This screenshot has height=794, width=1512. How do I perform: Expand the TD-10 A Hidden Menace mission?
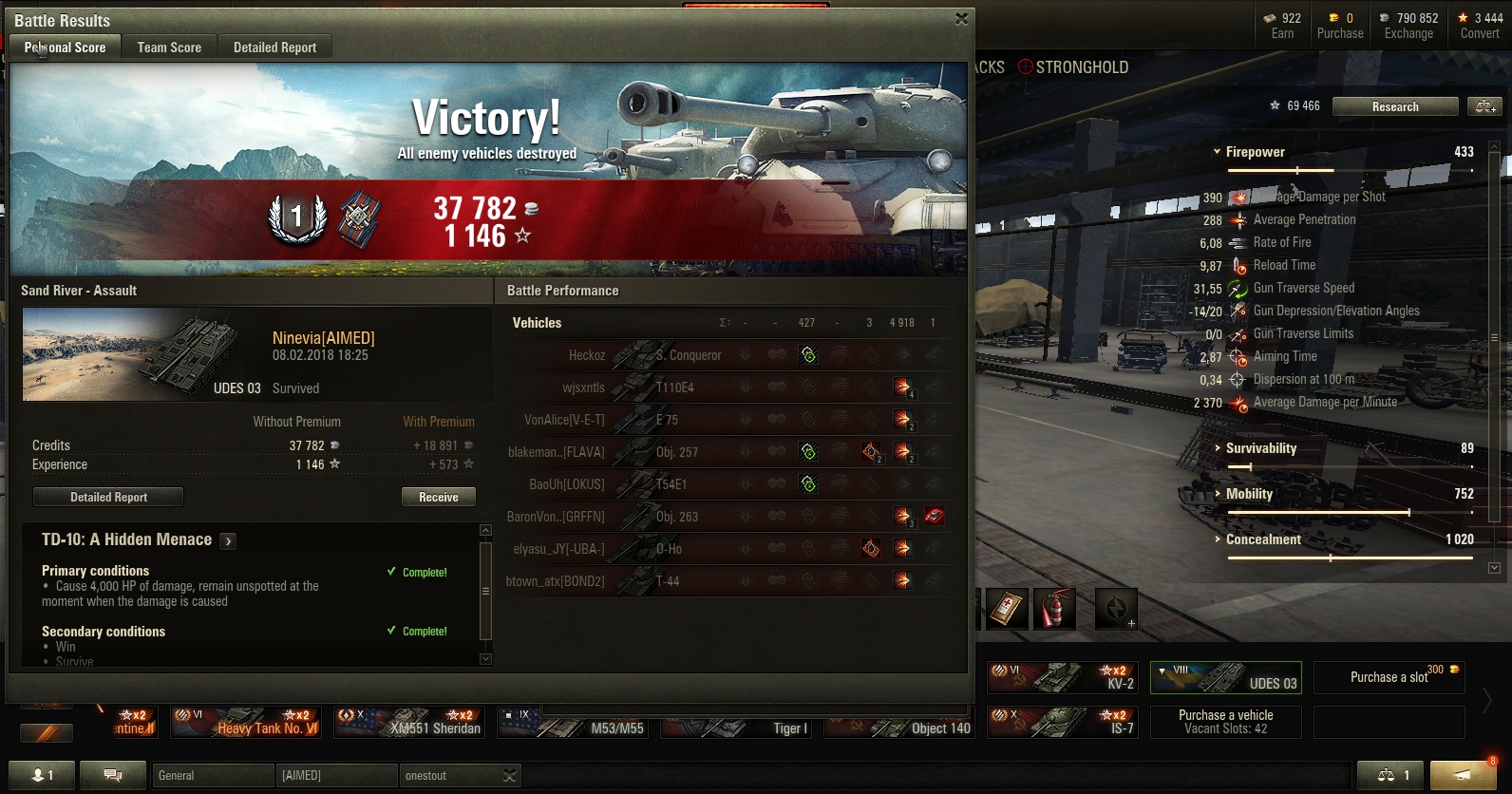pyautogui.click(x=228, y=541)
